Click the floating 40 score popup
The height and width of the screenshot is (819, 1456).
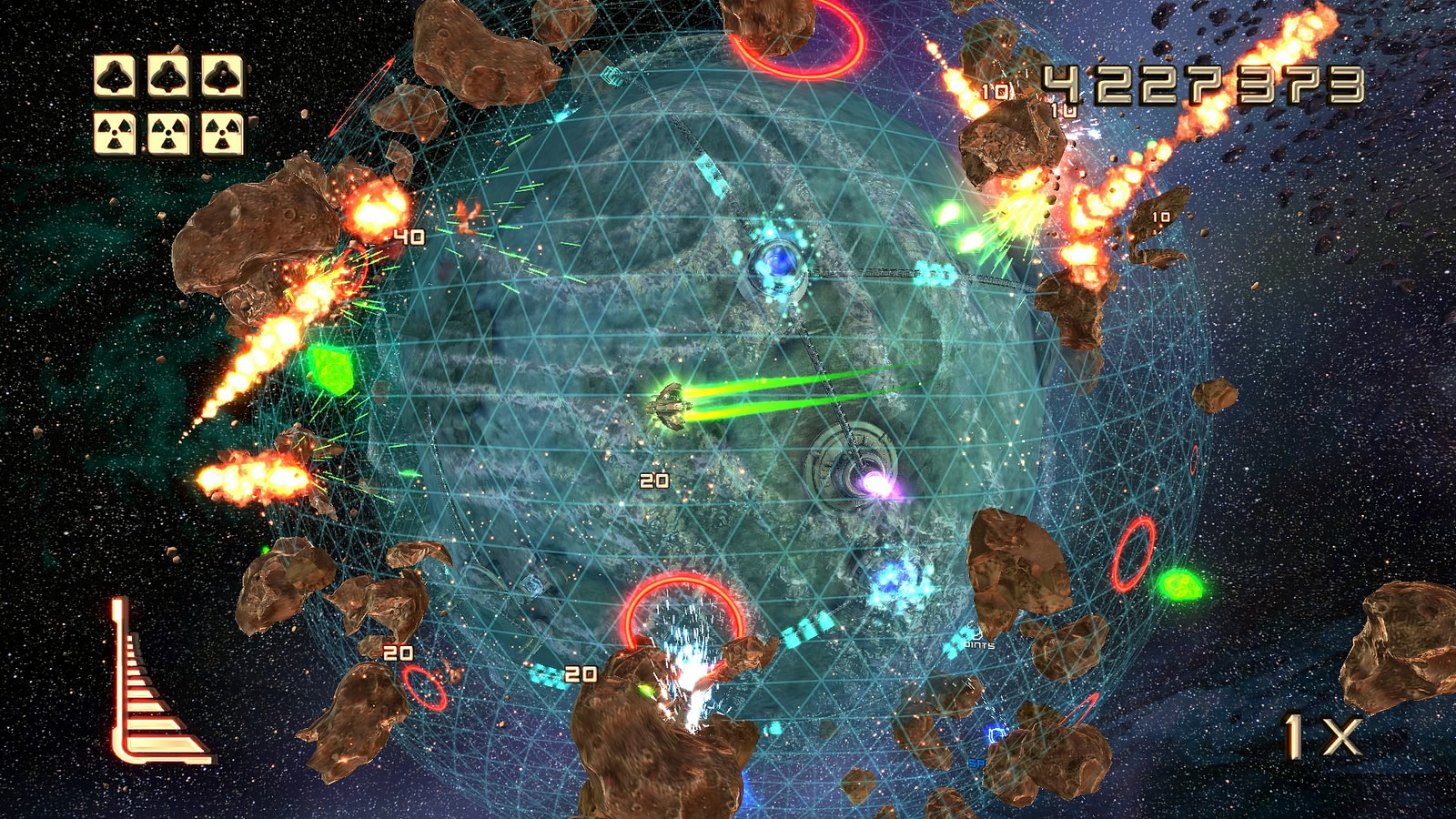click(x=409, y=237)
